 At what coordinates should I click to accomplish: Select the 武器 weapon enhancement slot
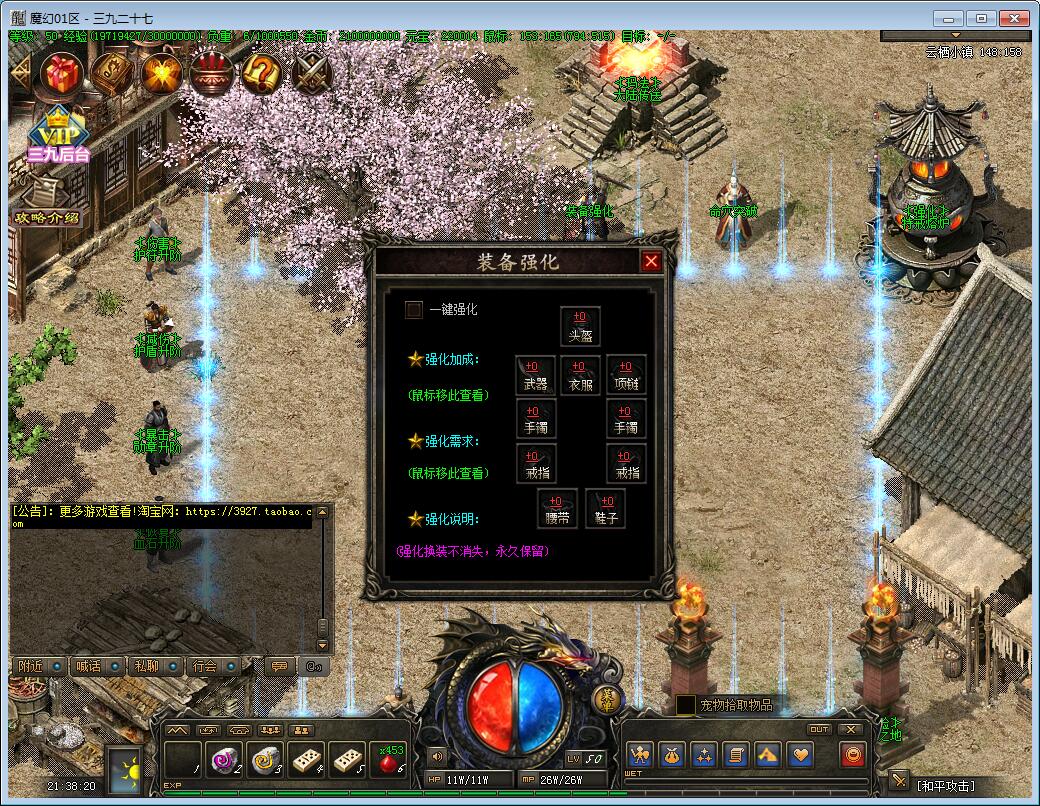click(535, 374)
